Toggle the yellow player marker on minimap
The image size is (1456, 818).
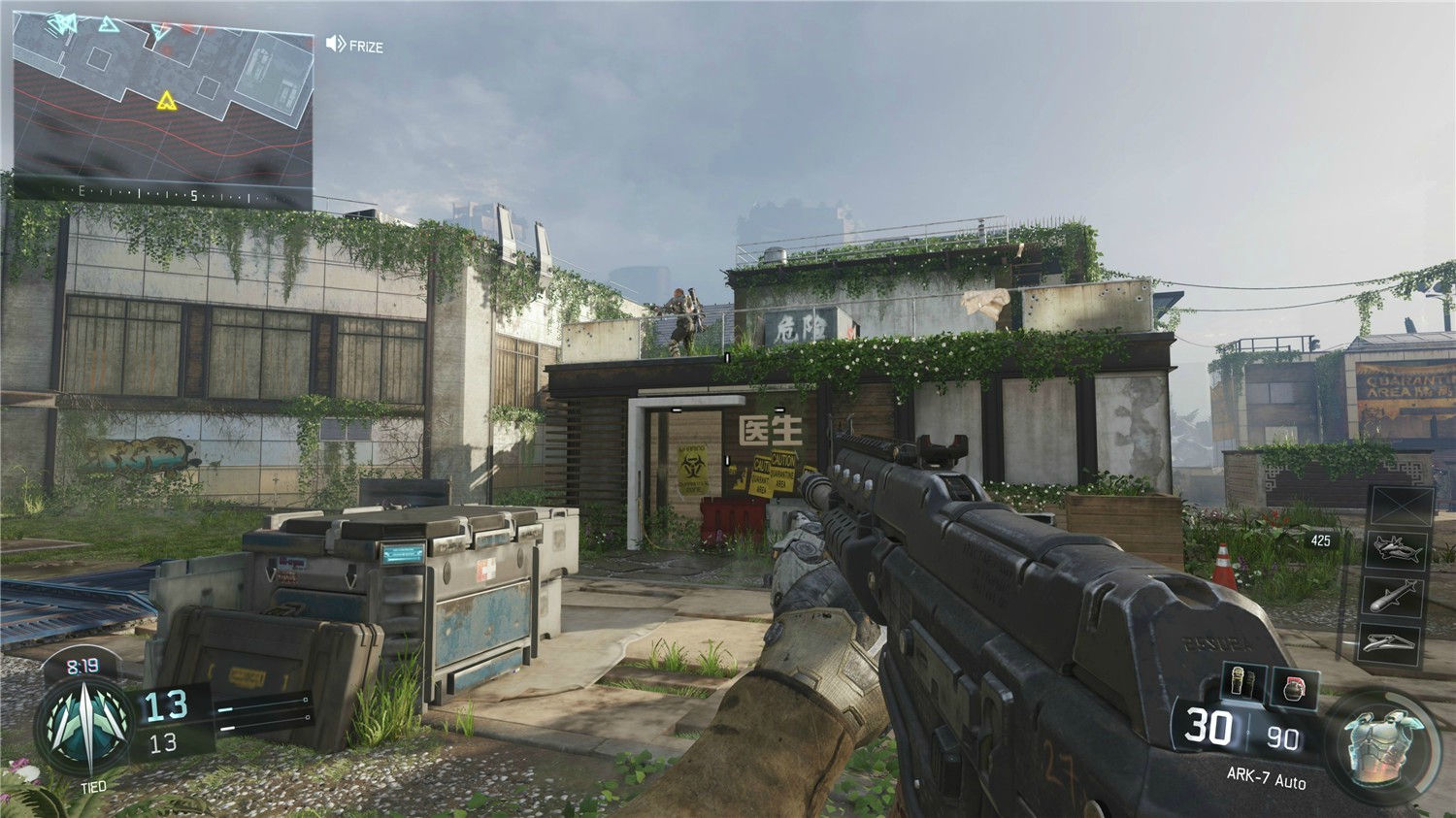[x=165, y=98]
